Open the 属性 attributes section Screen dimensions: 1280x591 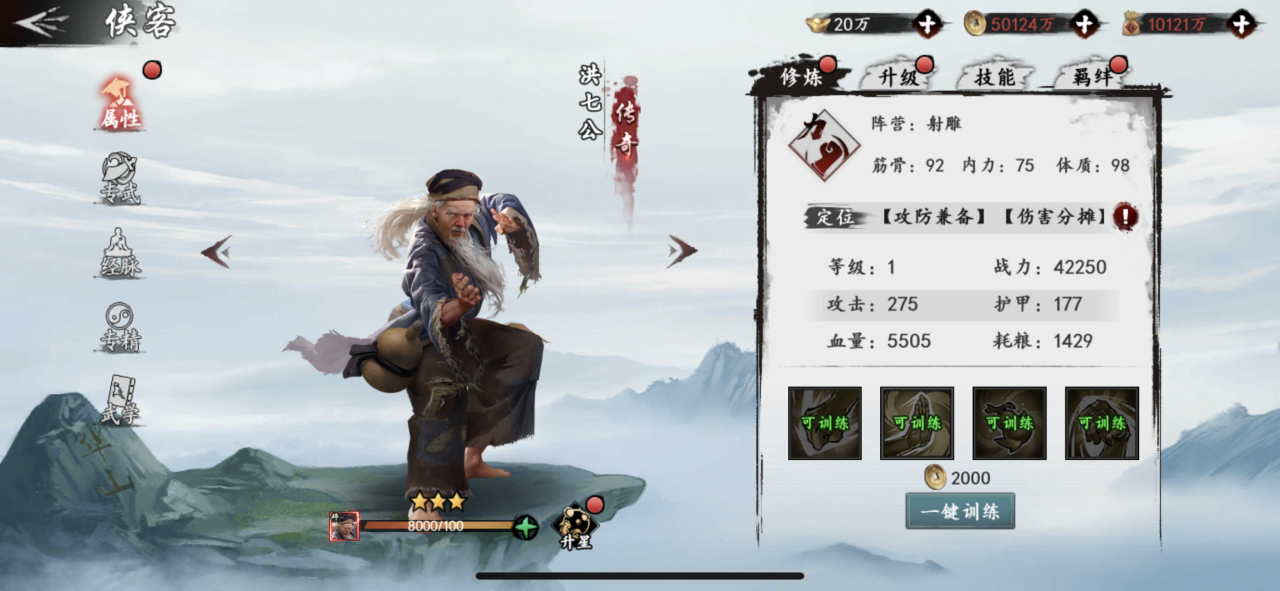pos(121,104)
